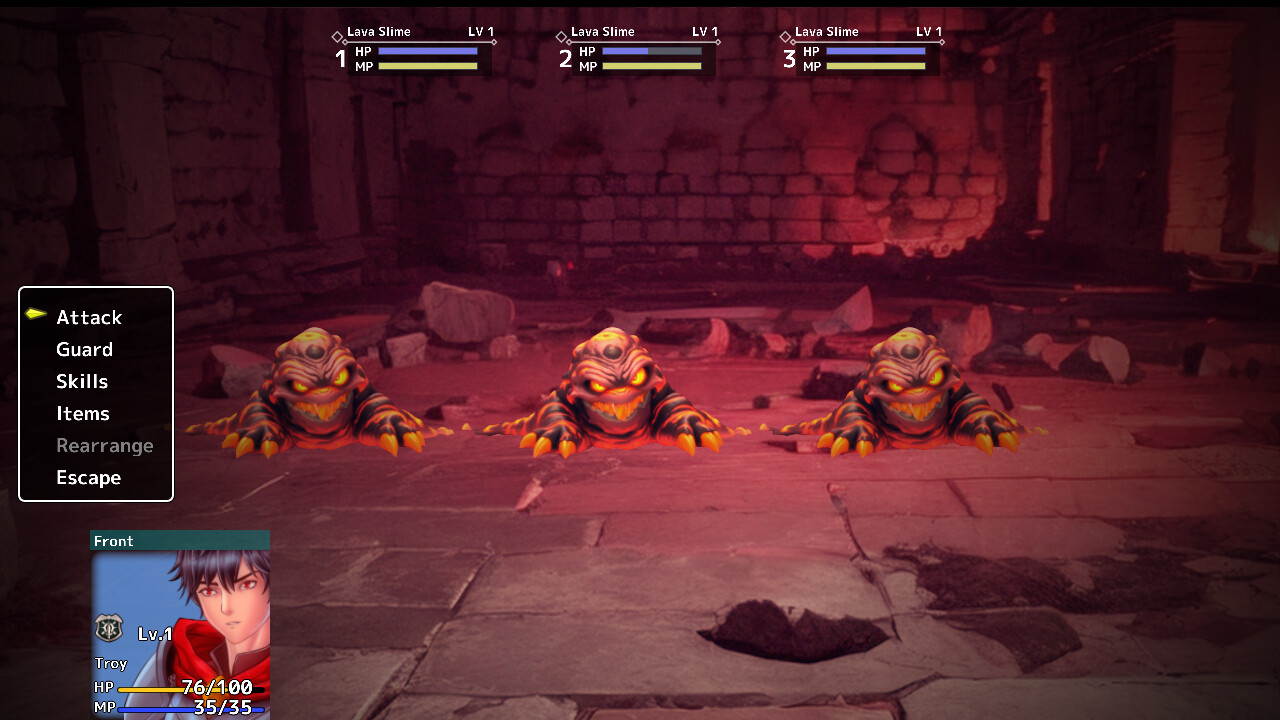Select the Attack command
Screen dimensions: 1280x720
pos(88,317)
